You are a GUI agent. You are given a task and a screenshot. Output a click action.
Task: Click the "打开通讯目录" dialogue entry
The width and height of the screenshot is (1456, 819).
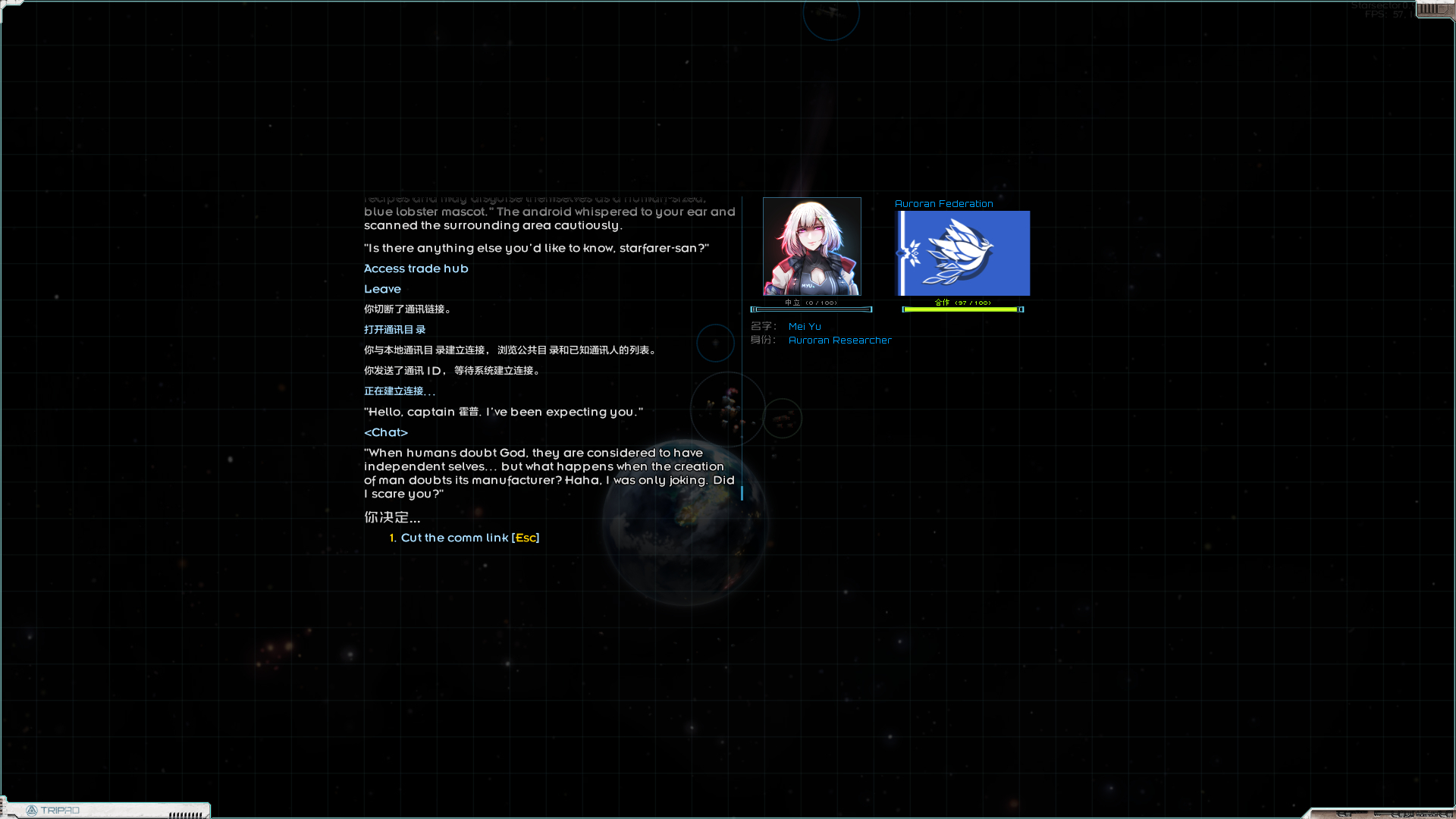click(394, 329)
